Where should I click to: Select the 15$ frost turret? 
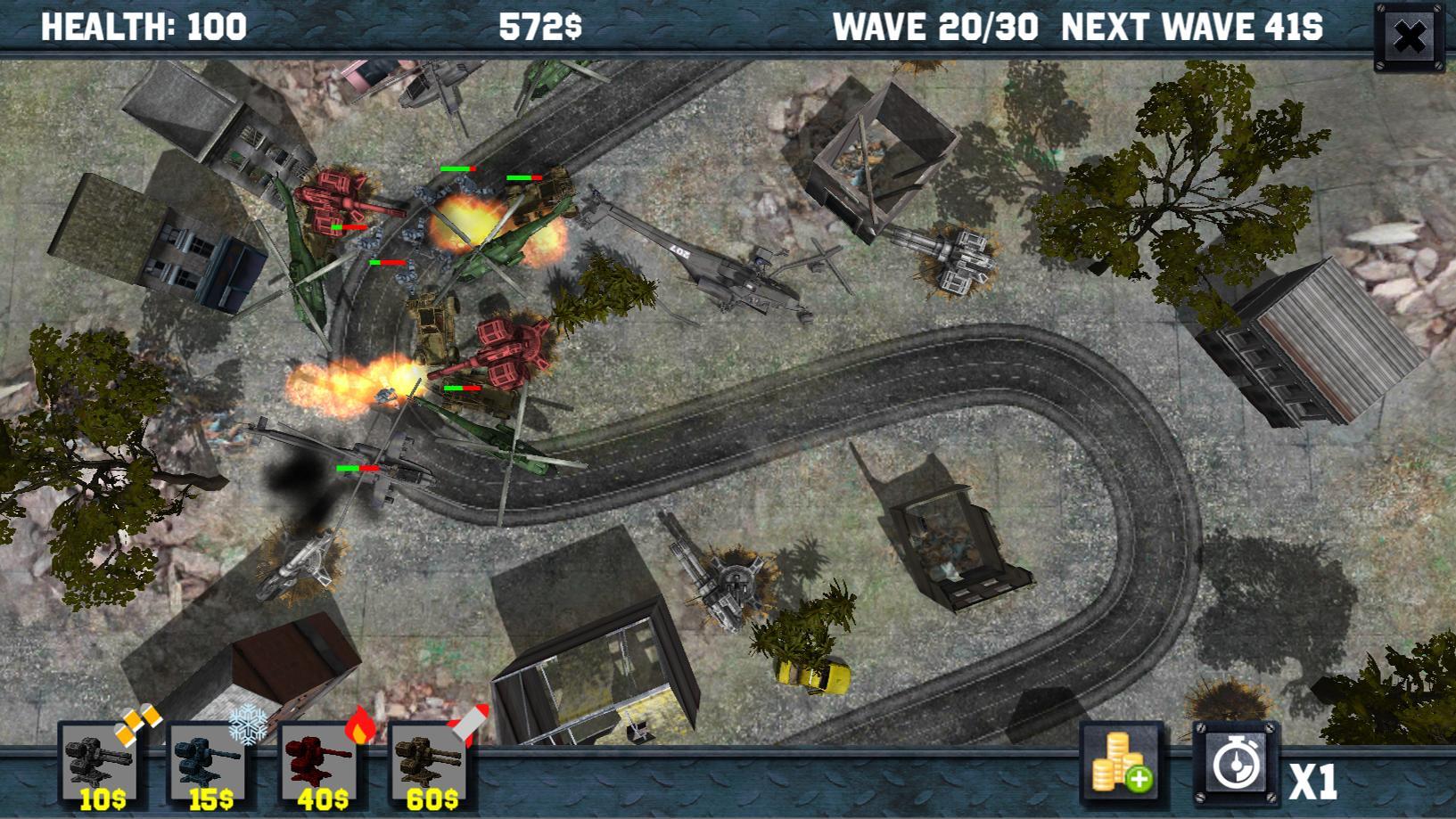pos(208,768)
